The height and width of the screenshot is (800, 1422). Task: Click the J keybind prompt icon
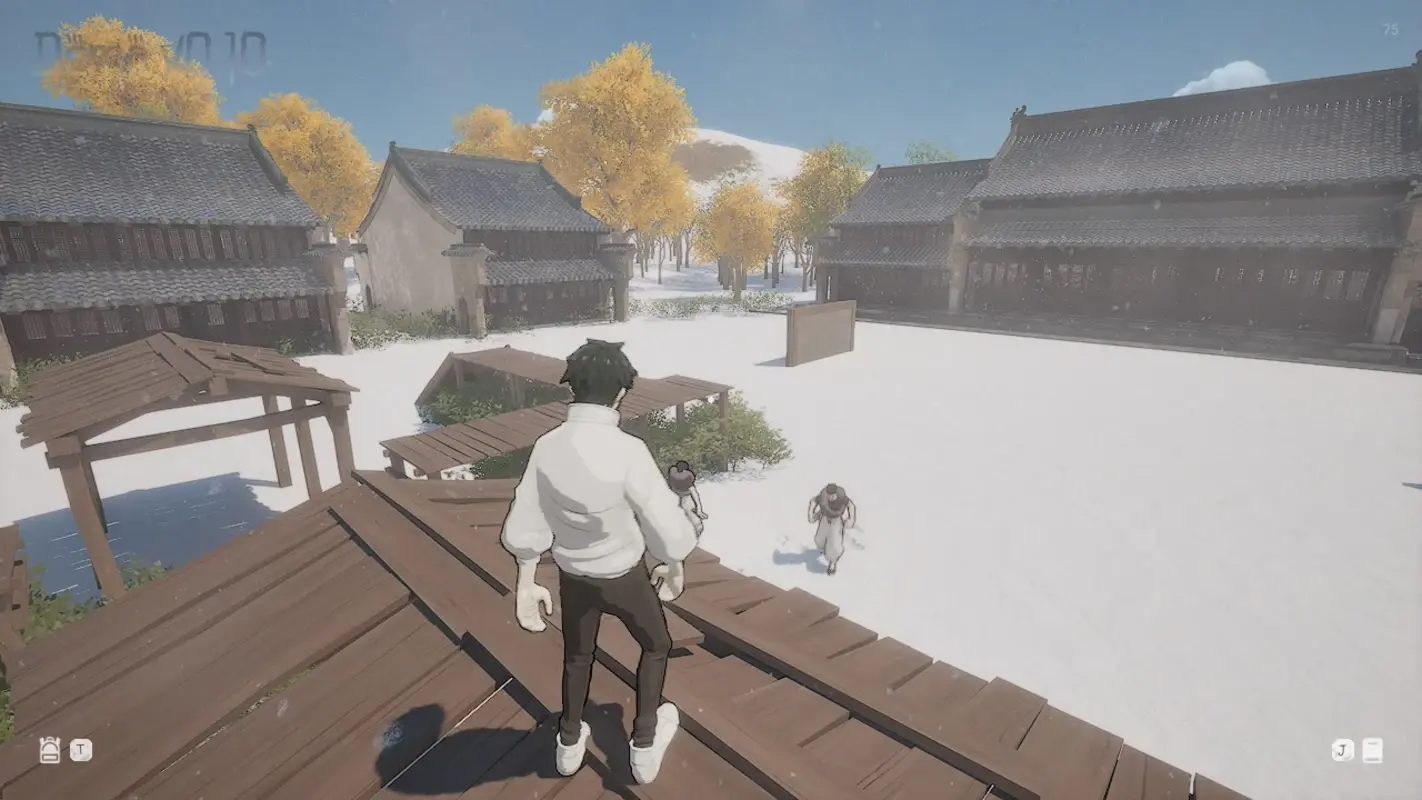tap(1341, 750)
